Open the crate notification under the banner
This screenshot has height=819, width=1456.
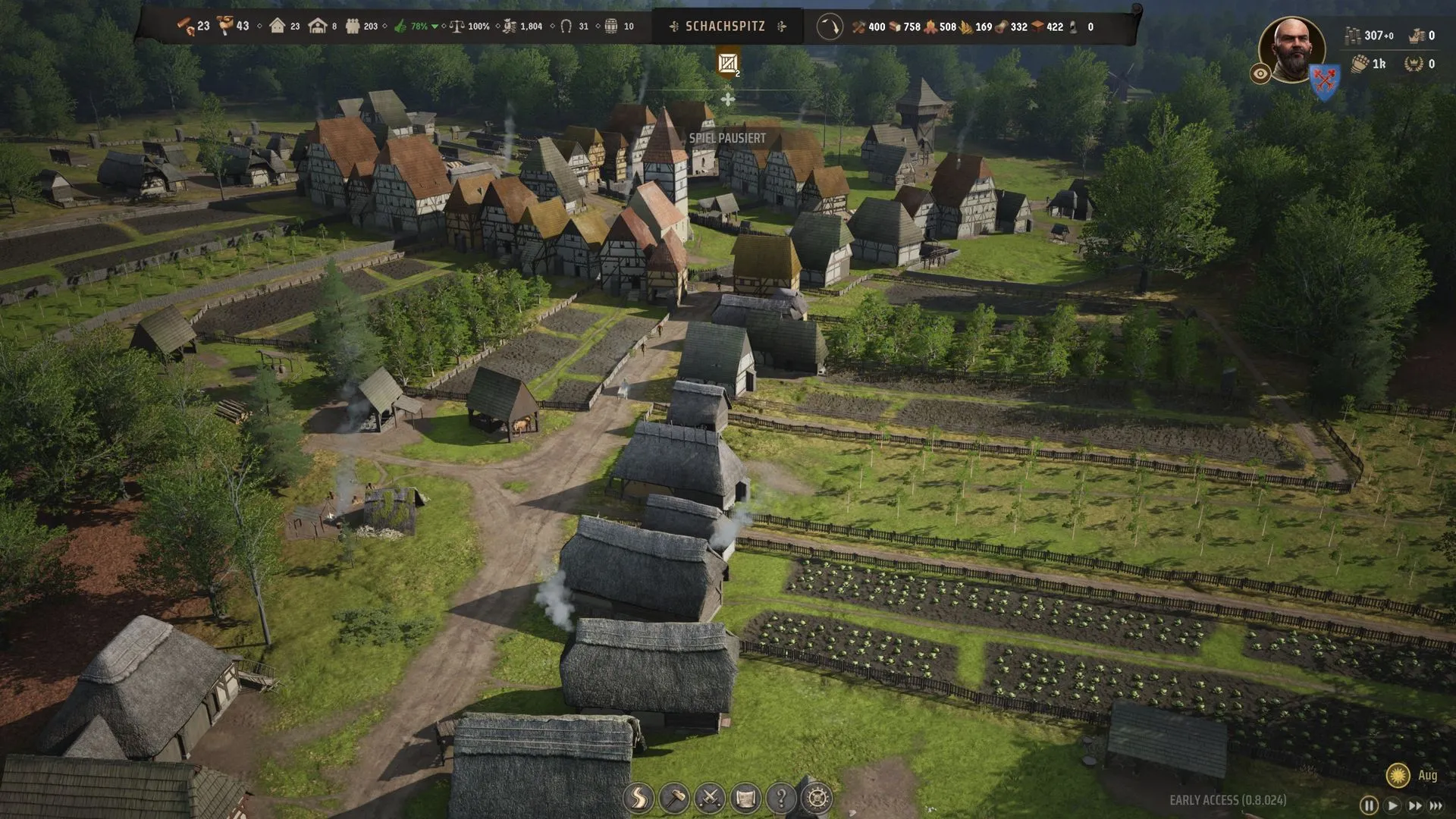(x=728, y=64)
